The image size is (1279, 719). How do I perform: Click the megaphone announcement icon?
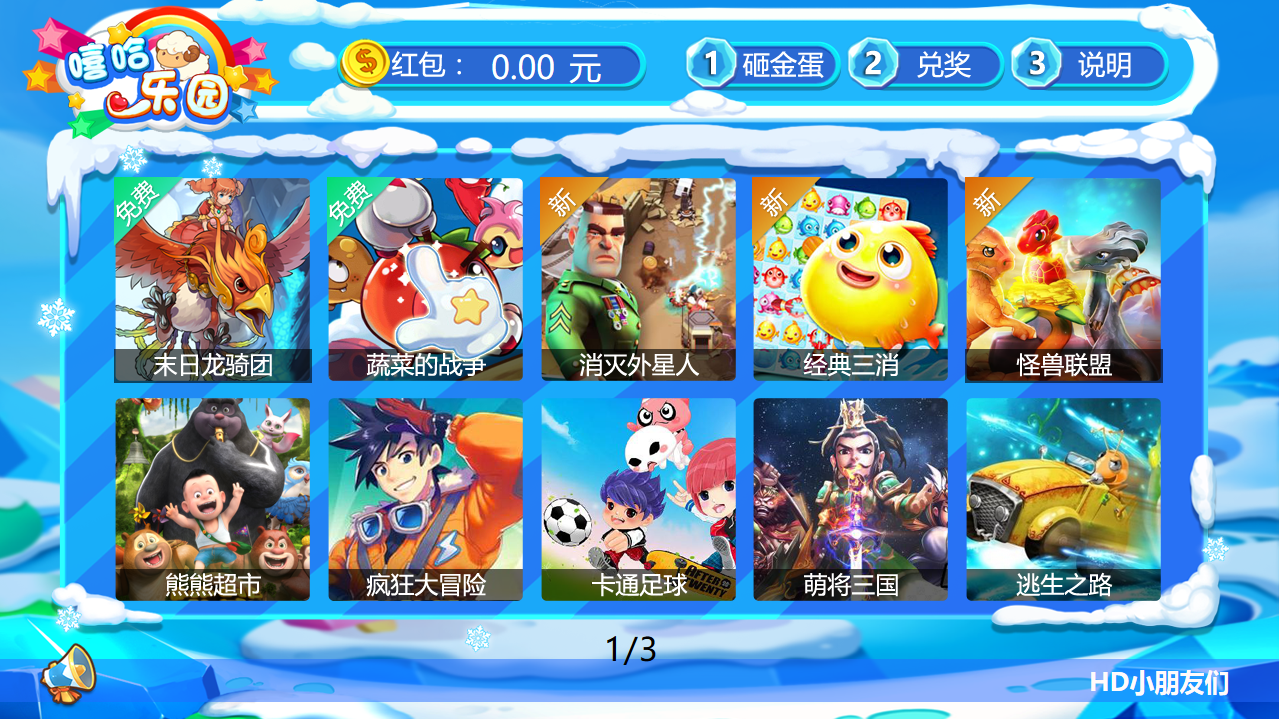point(68,669)
